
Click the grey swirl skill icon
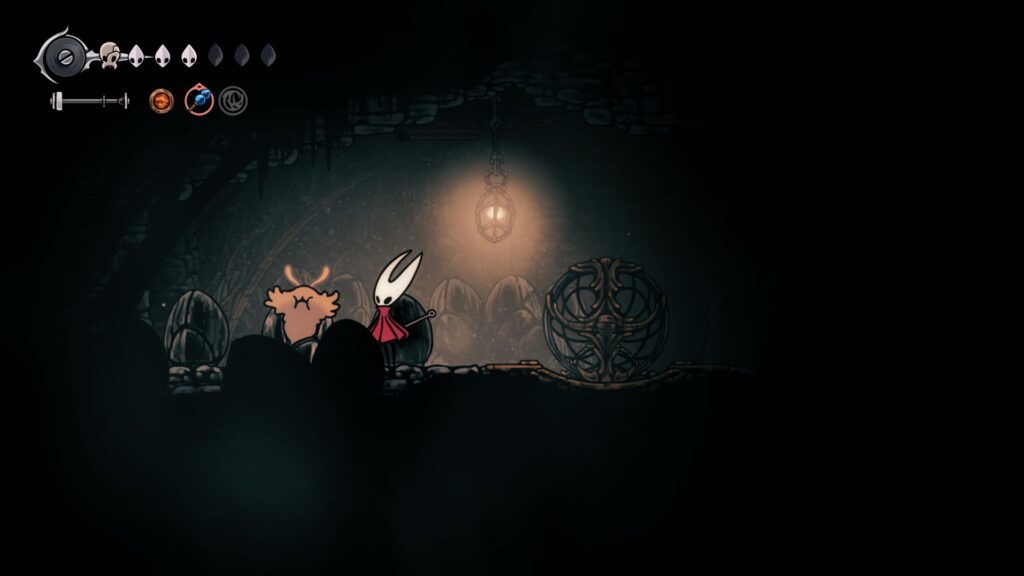coord(233,100)
